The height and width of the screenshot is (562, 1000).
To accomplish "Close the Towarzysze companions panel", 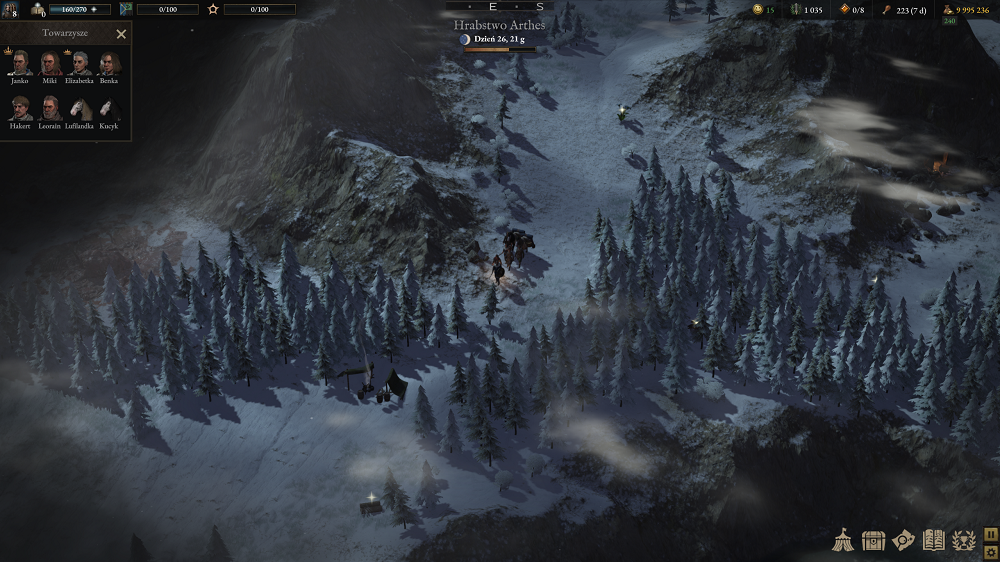I will [121, 34].
